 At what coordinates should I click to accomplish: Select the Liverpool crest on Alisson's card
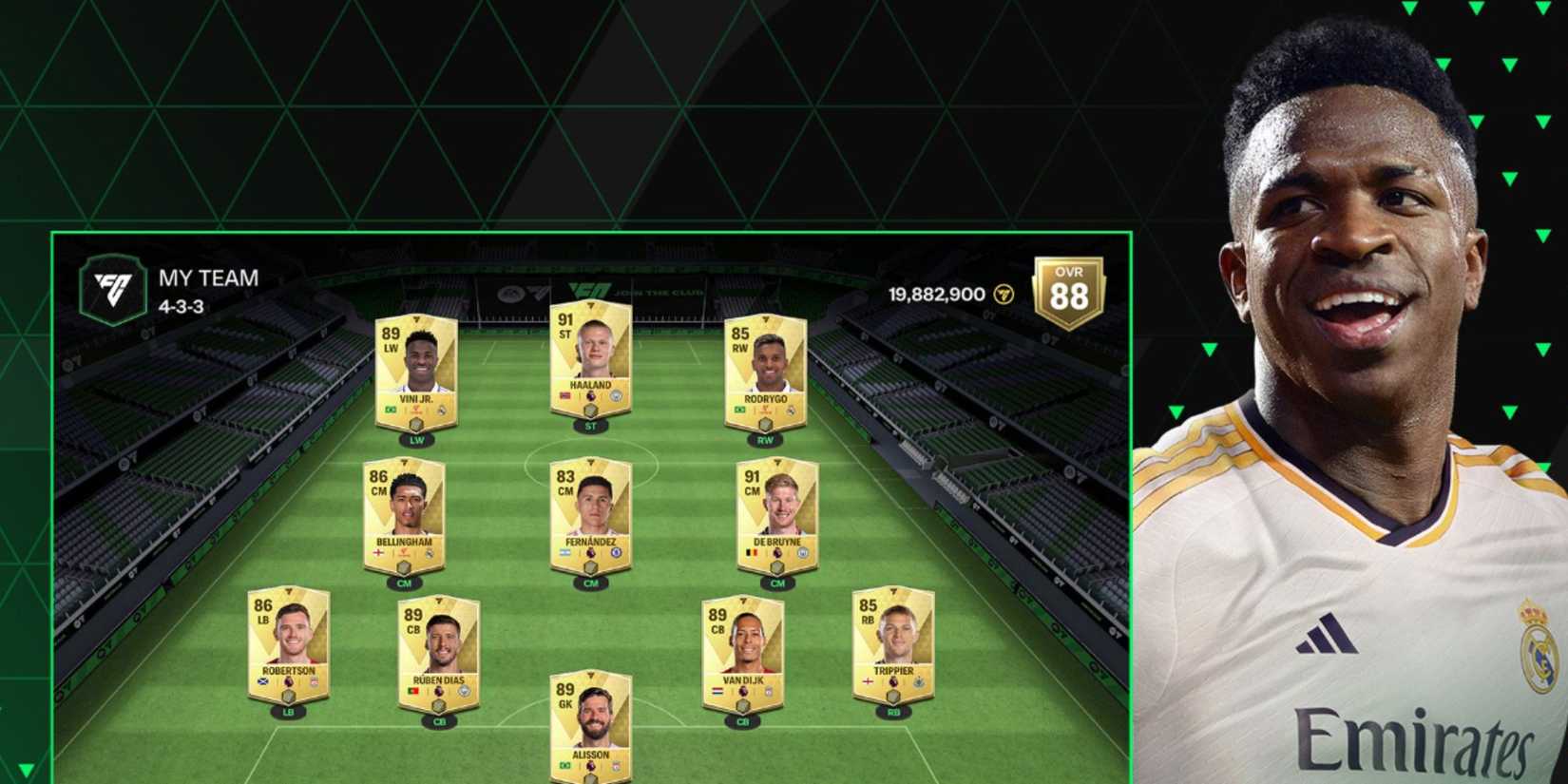coord(616,767)
